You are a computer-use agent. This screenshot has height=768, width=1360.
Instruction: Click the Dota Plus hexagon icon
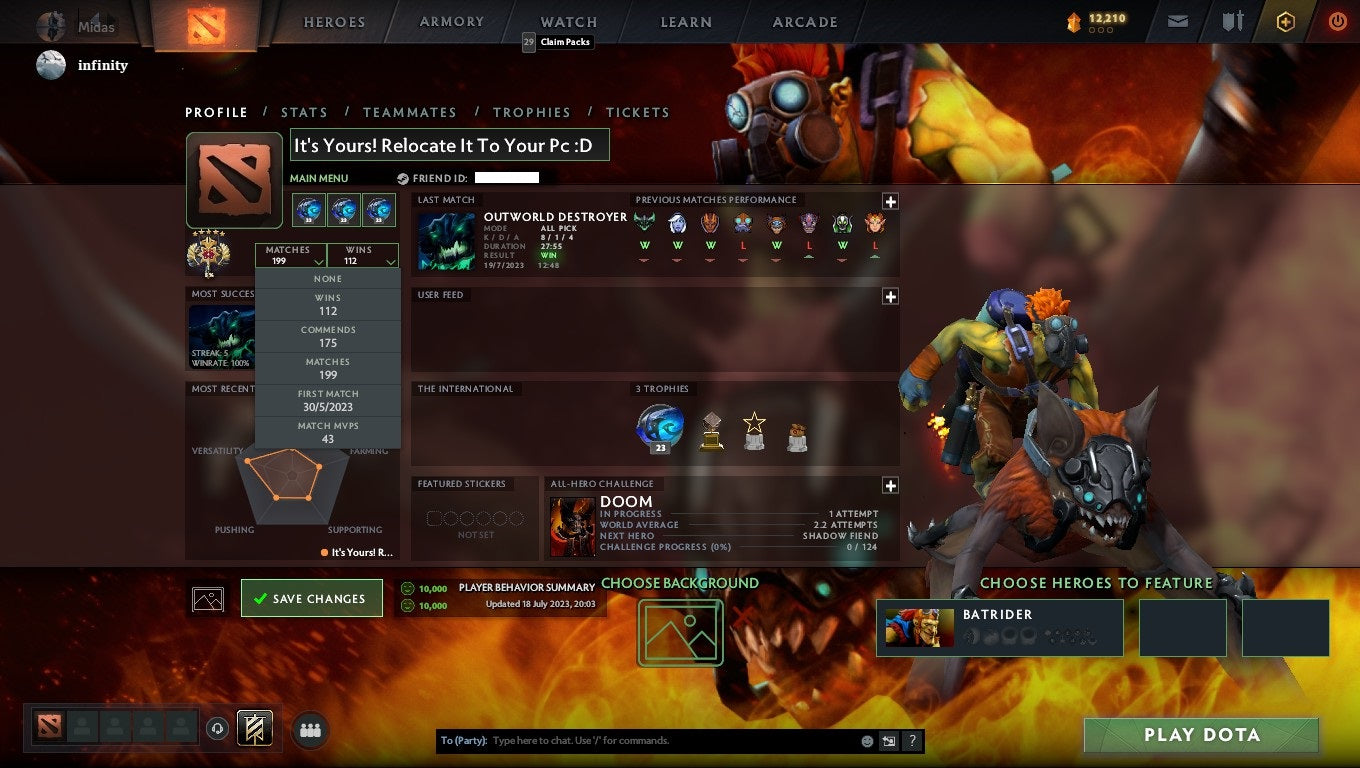[x=1285, y=20]
